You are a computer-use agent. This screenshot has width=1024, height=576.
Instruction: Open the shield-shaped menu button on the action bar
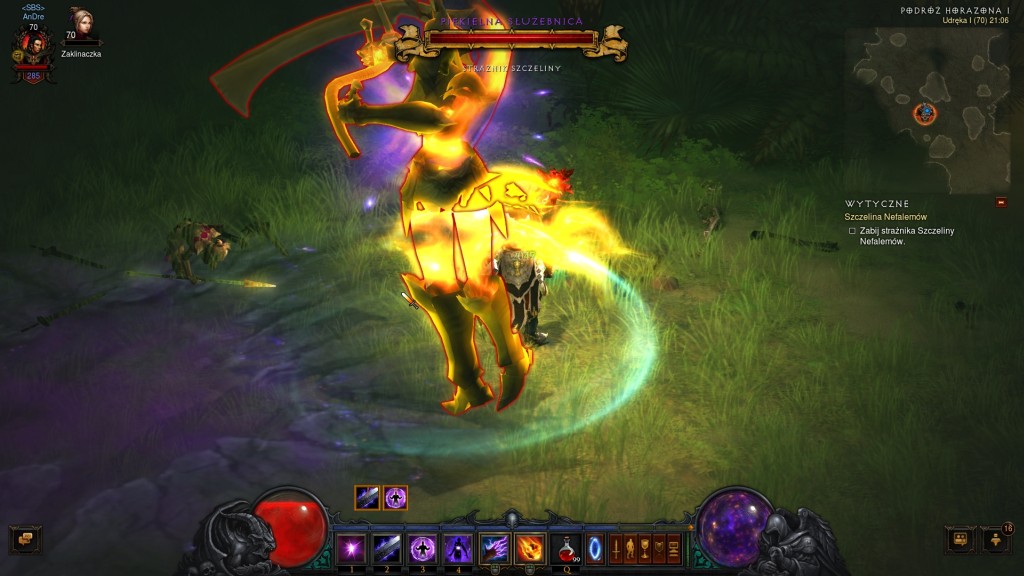[659, 548]
